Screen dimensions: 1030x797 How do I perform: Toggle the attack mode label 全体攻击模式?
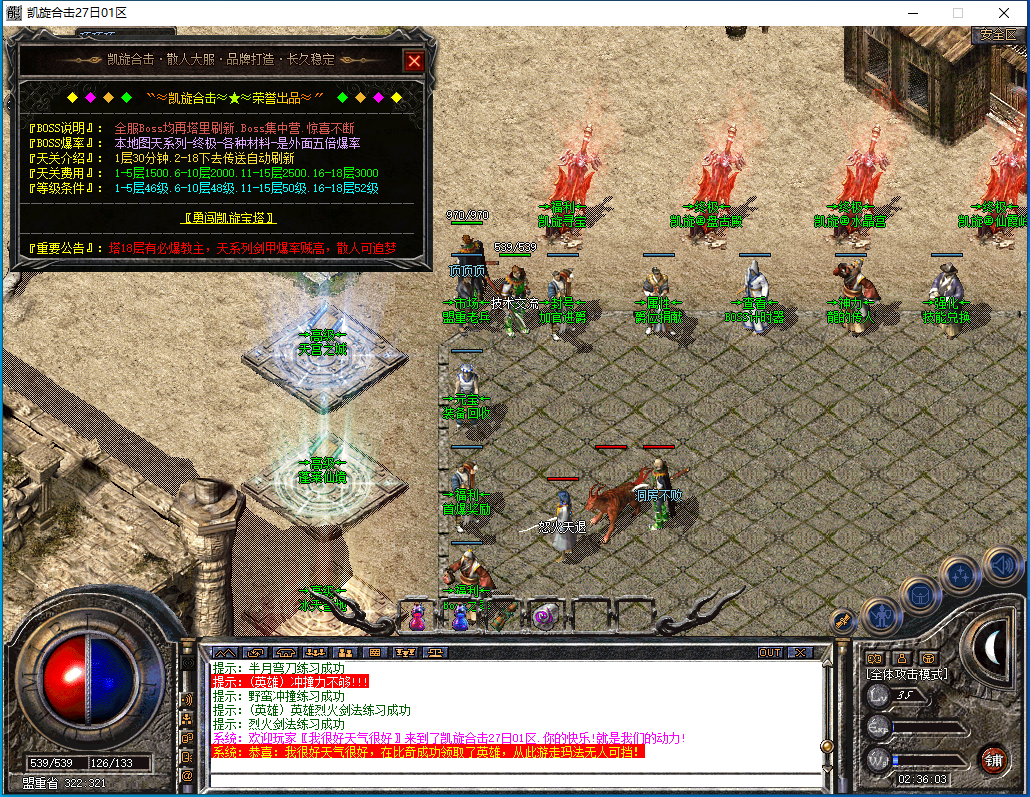906,675
